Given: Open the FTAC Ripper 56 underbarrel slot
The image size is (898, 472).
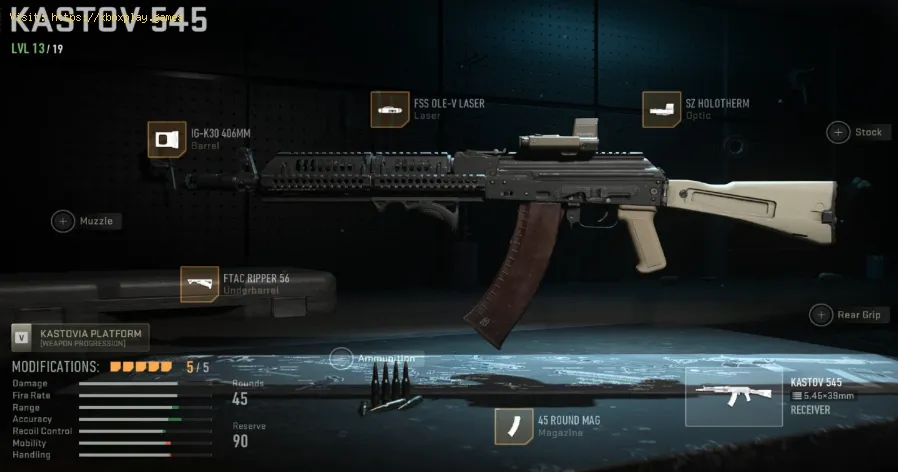Looking at the screenshot, I should (x=199, y=284).
